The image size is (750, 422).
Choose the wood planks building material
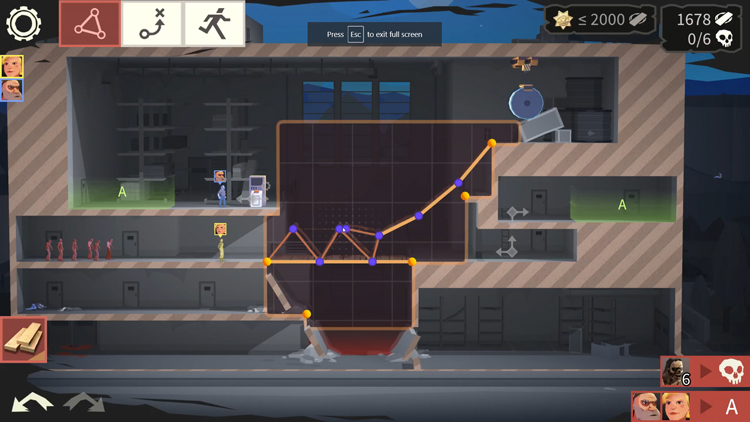pos(23,340)
